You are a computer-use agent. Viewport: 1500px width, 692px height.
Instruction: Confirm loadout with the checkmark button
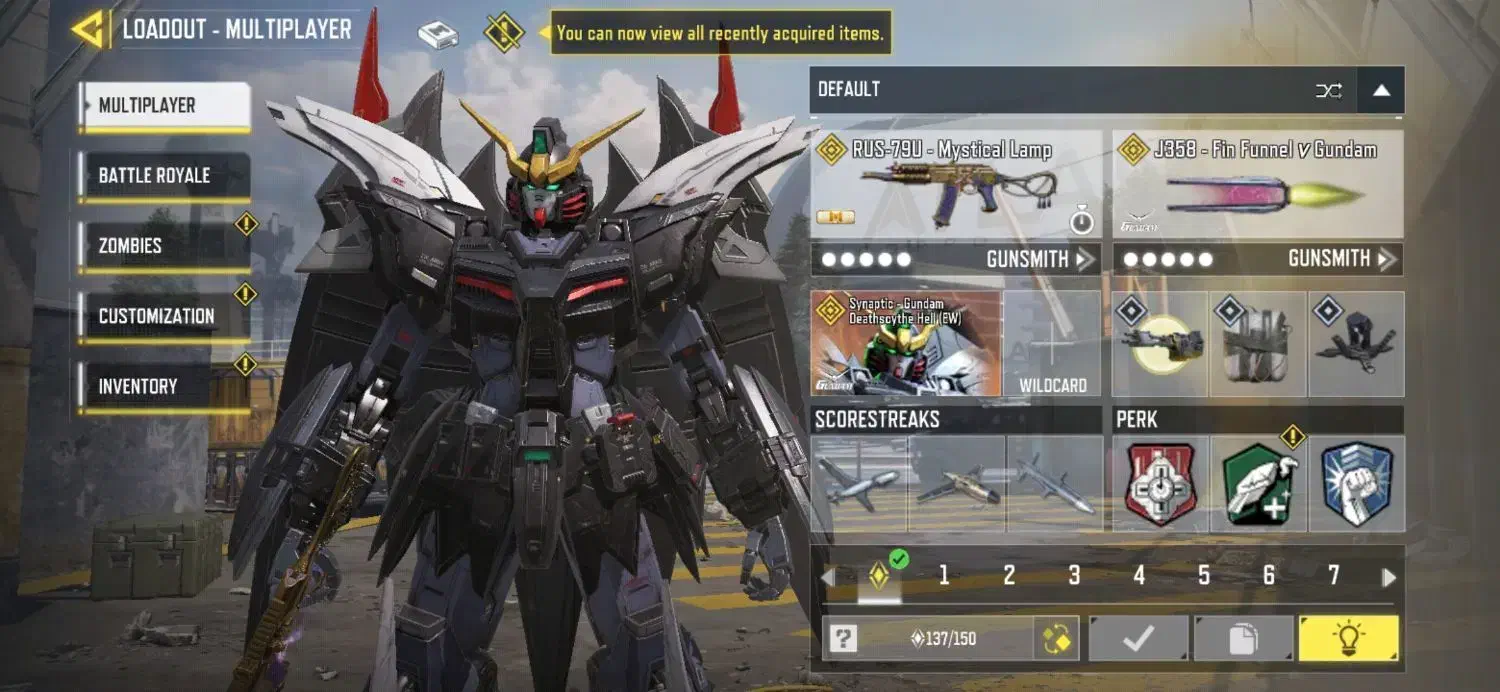coord(1138,638)
